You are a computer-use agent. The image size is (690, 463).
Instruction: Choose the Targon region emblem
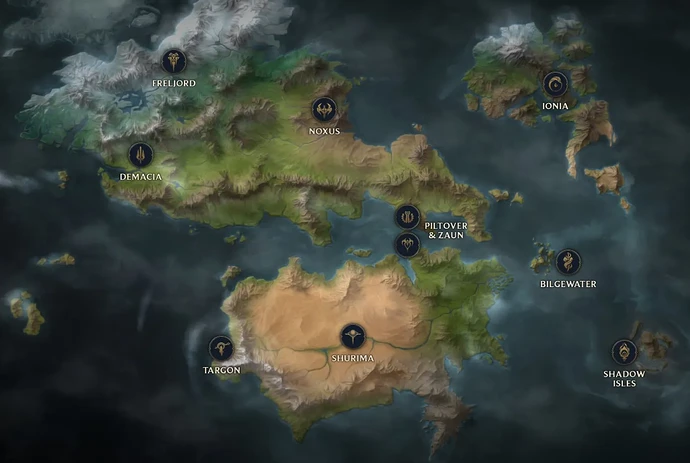[221, 348]
